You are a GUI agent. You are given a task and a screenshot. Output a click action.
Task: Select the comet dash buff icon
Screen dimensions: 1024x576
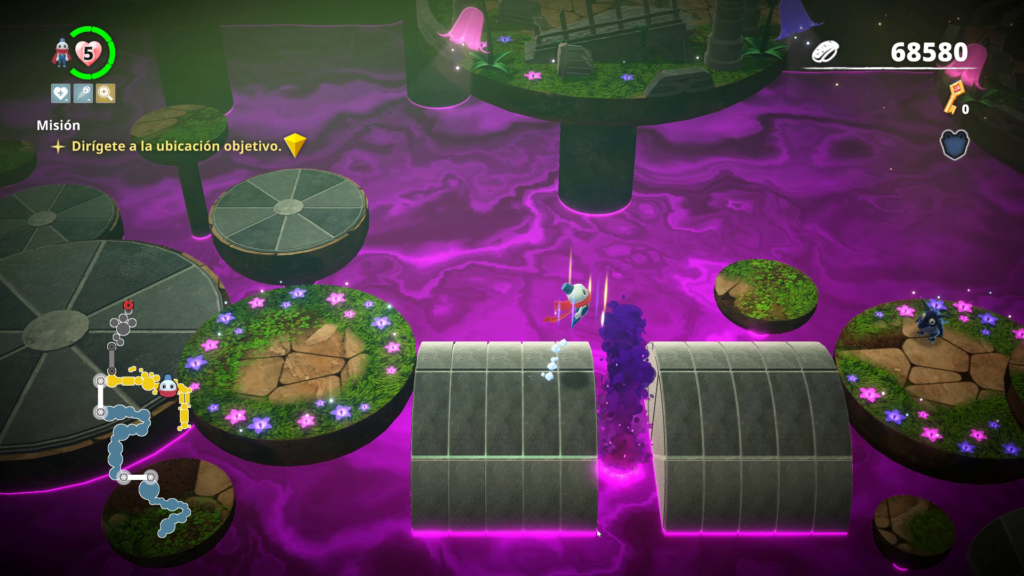[x=83, y=94]
